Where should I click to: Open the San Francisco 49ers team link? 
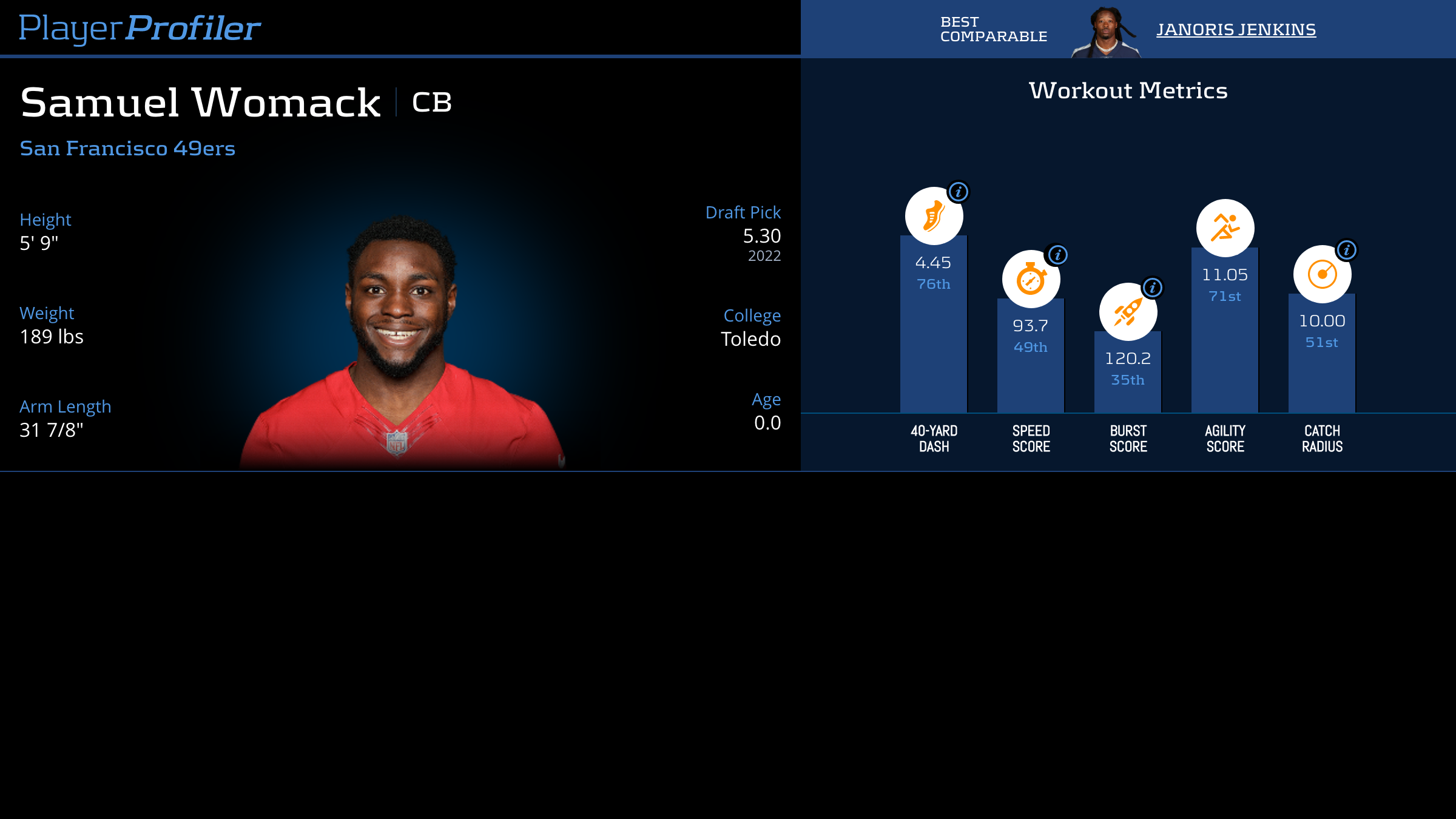(127, 148)
